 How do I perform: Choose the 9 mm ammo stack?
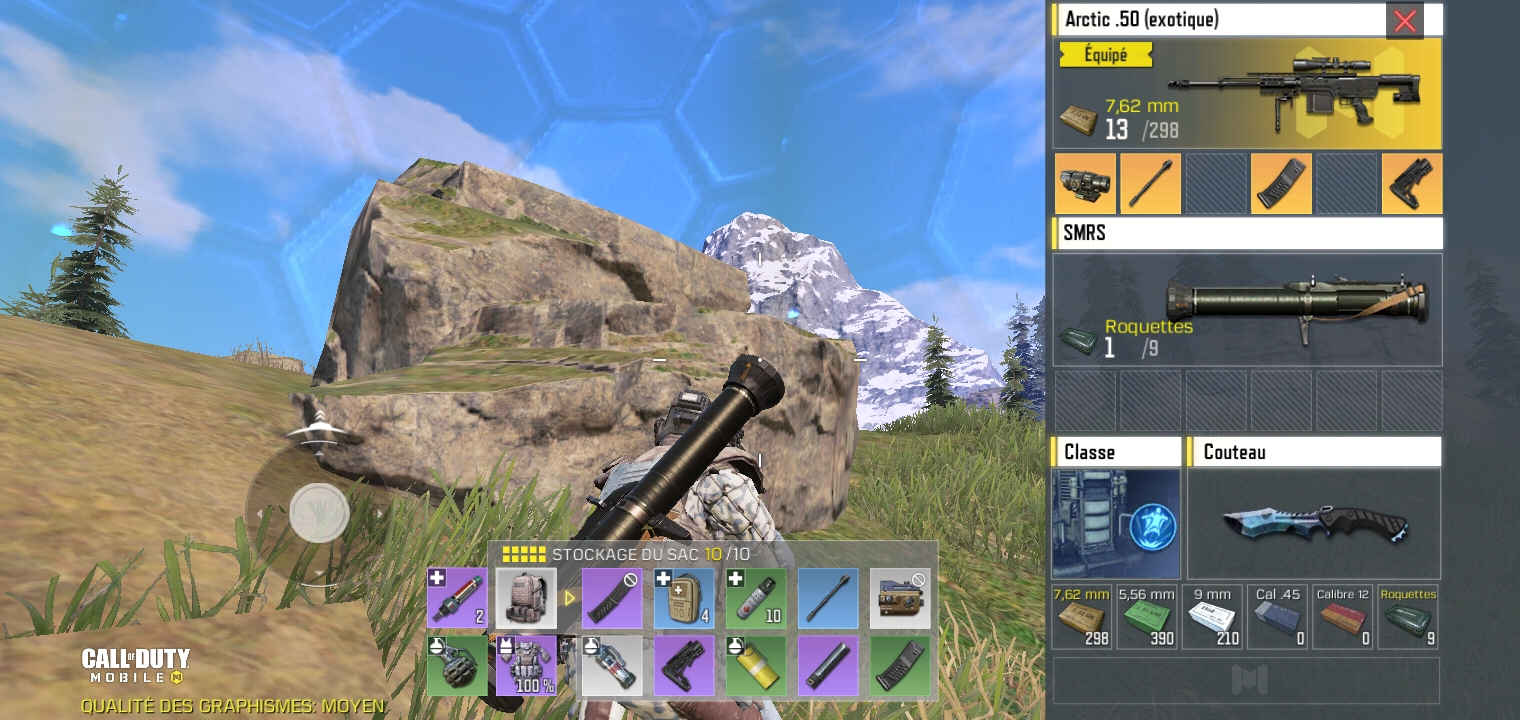tap(1212, 618)
